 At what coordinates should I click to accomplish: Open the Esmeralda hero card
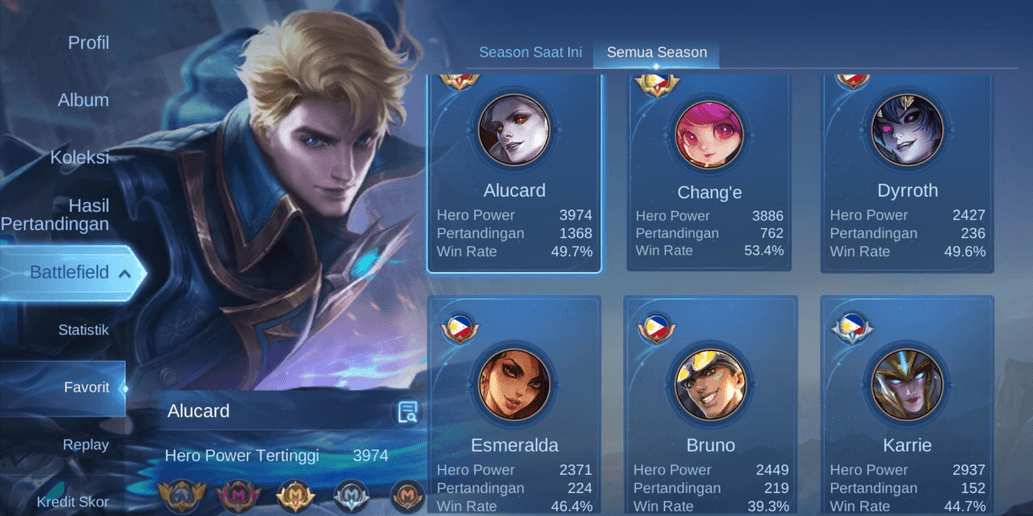pos(514,405)
